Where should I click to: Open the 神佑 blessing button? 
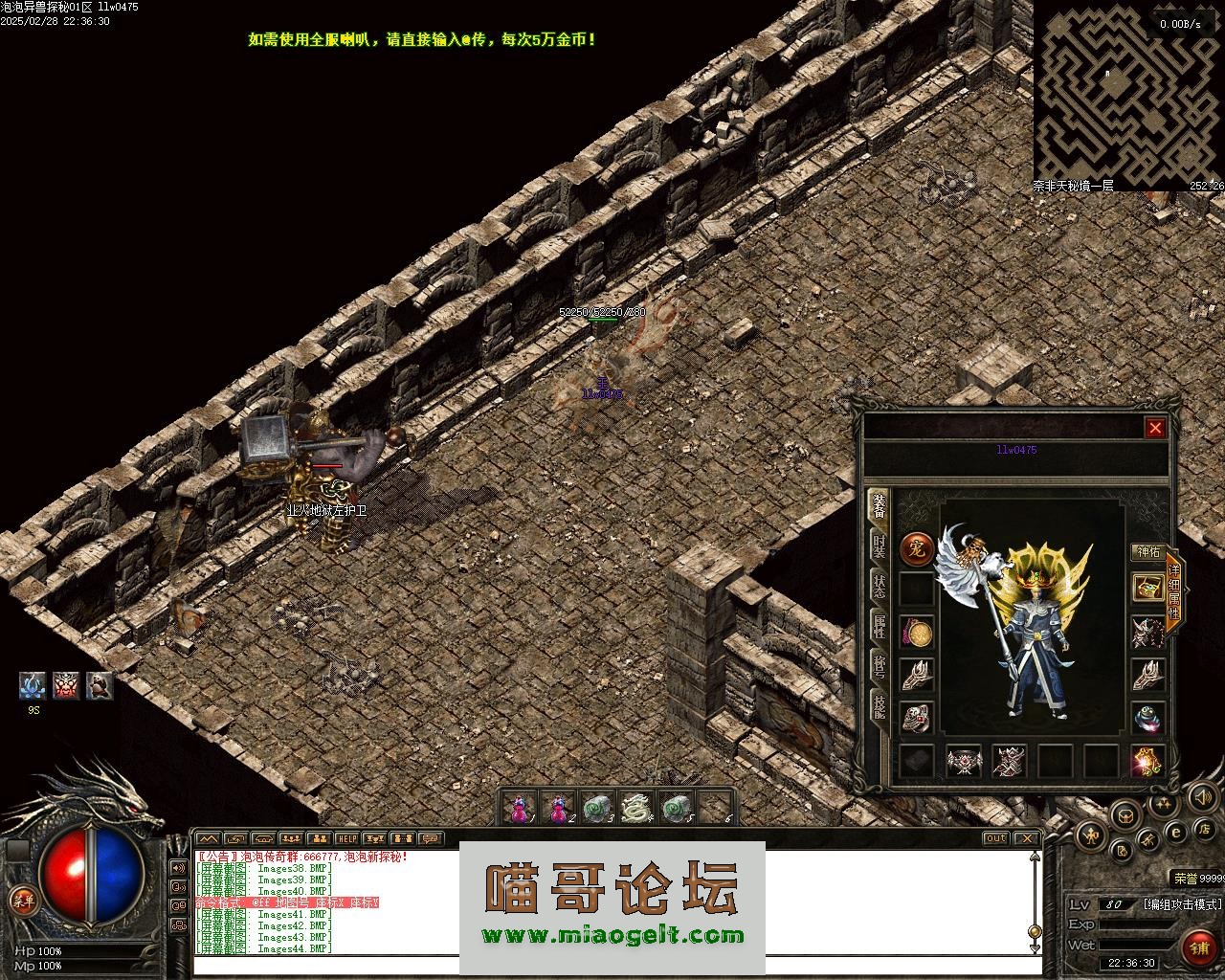pos(1147,552)
